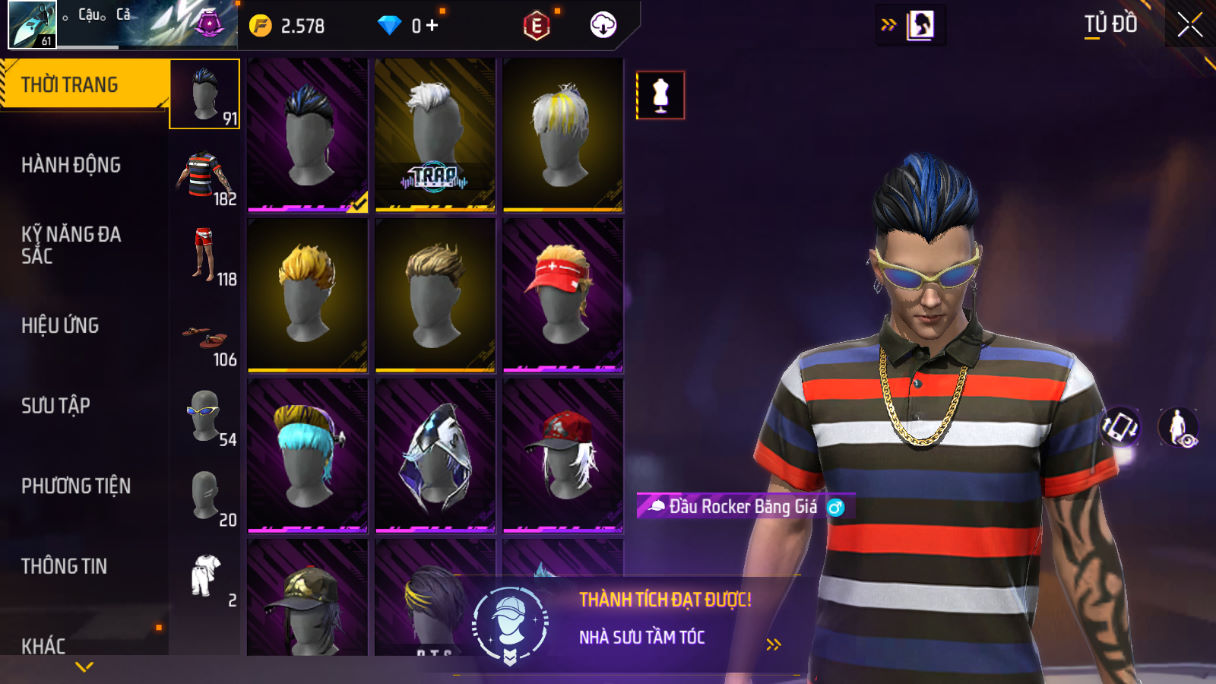Add diamonds with the plus button
The image size is (1216, 684).
[x=432, y=26]
